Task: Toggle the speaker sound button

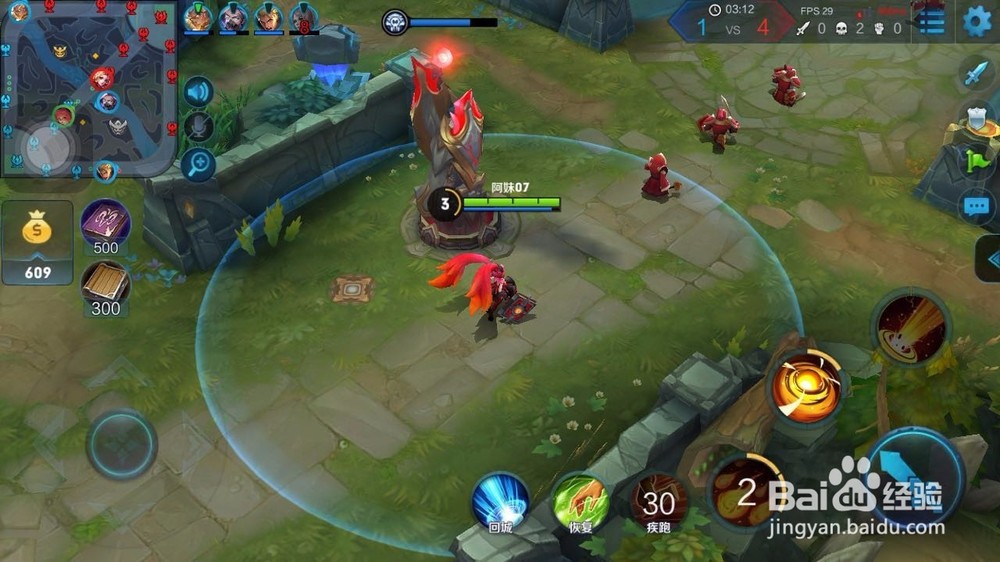Action: point(199,93)
